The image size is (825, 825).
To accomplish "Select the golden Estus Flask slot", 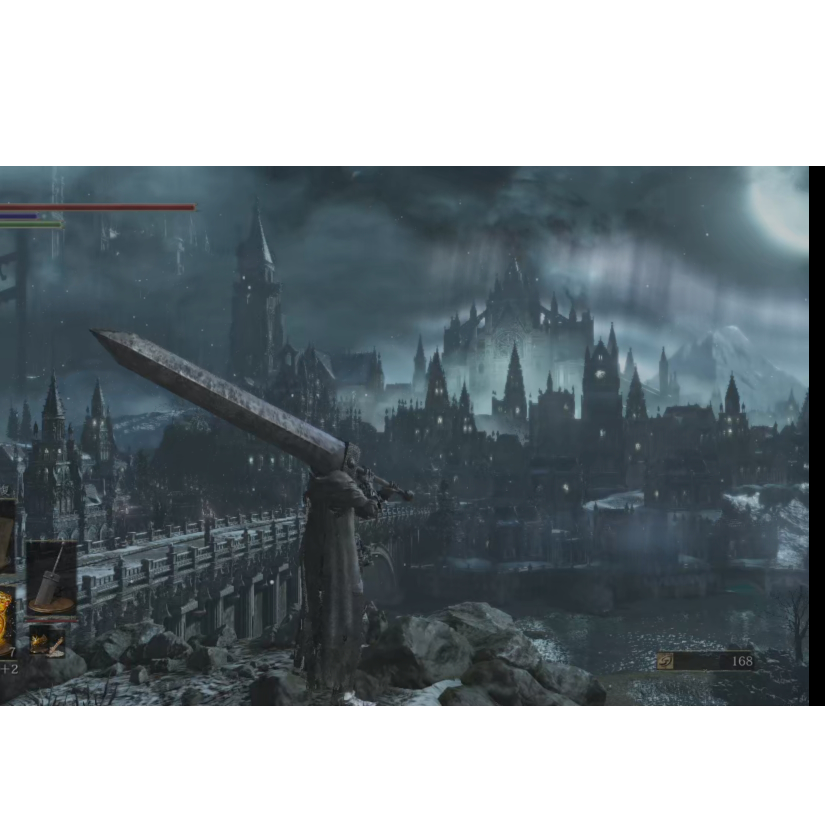I will click(6, 622).
